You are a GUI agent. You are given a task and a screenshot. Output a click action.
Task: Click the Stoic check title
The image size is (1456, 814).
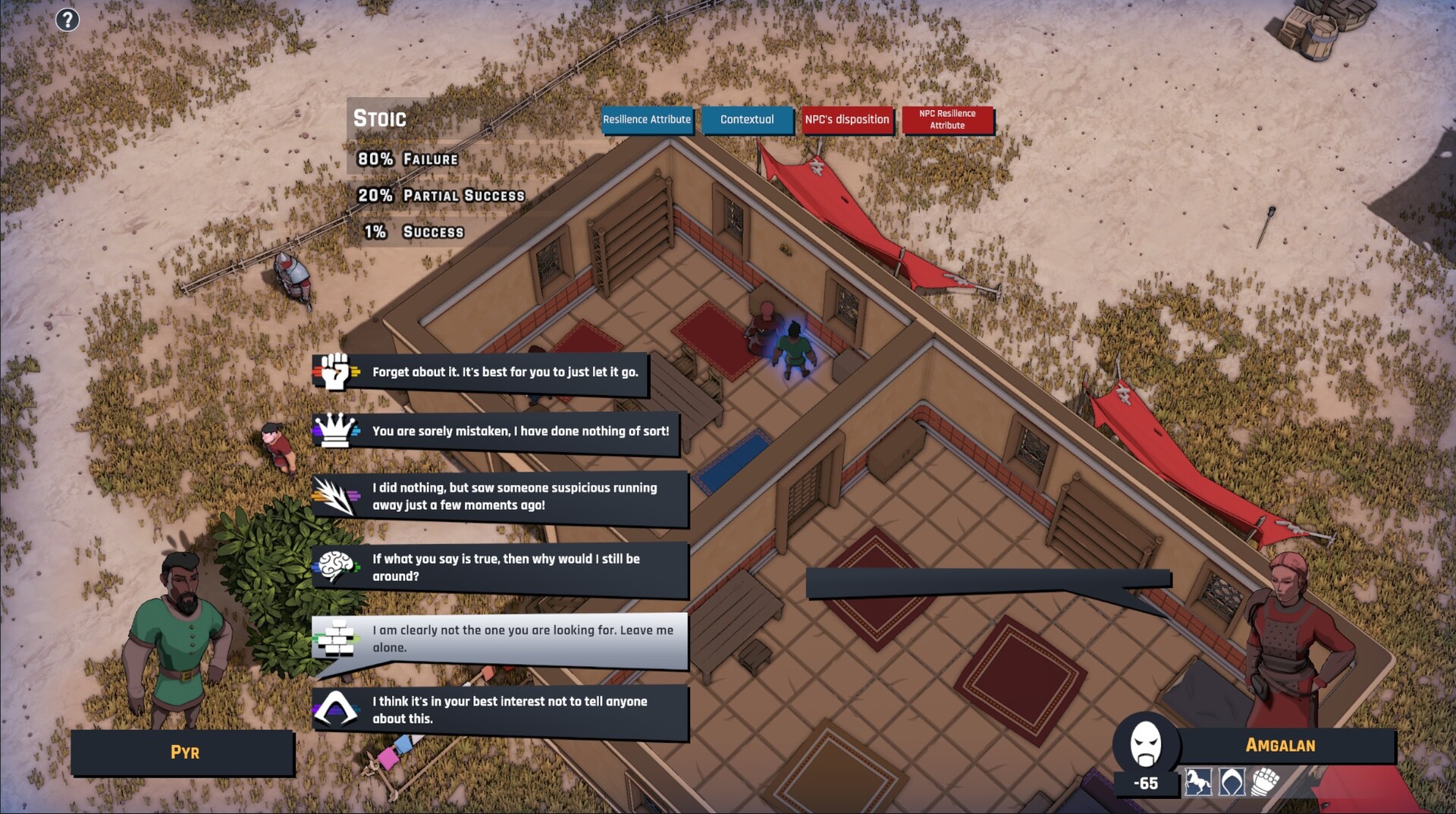(x=379, y=118)
